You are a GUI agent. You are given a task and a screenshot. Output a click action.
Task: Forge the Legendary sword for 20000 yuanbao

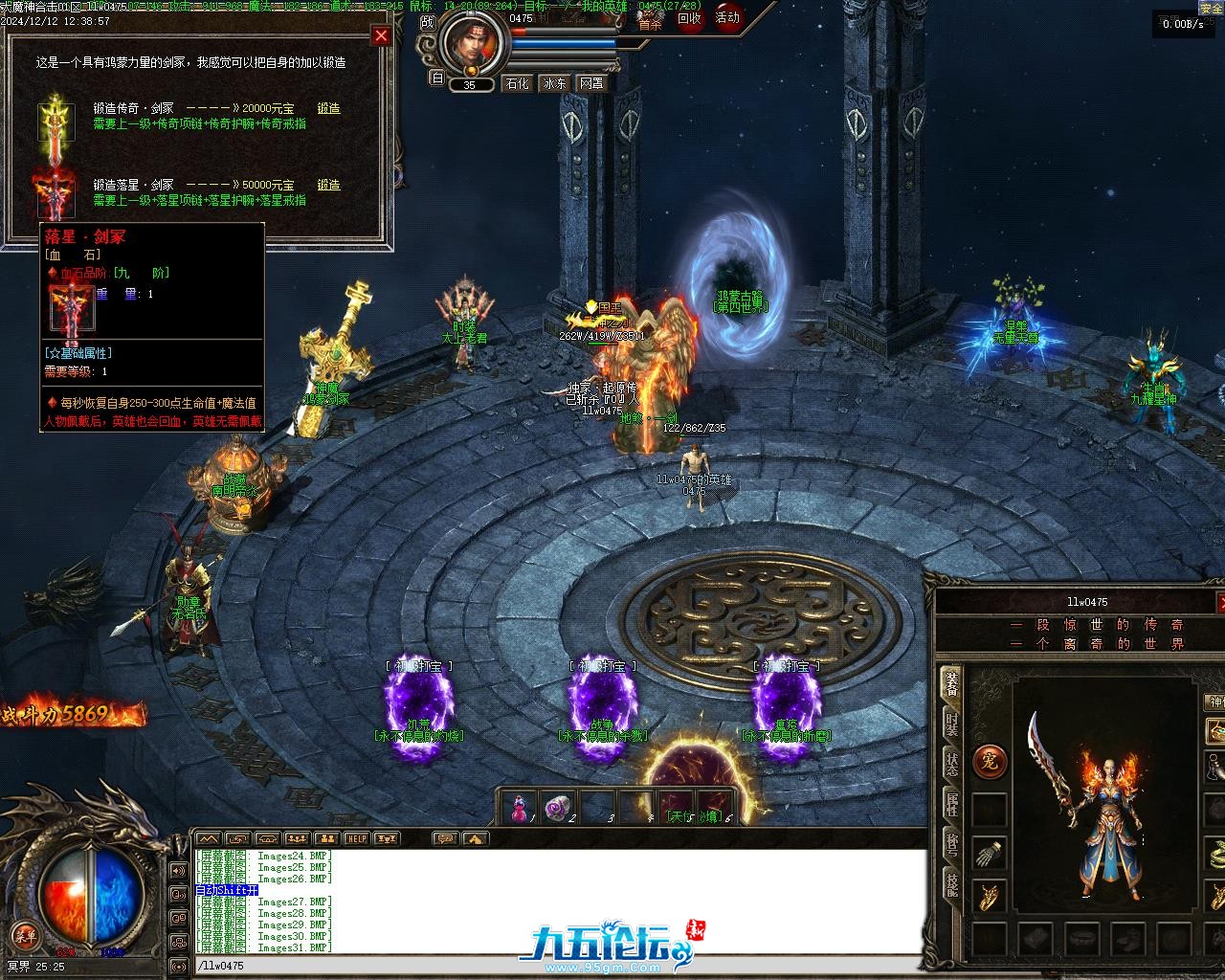tap(328, 108)
